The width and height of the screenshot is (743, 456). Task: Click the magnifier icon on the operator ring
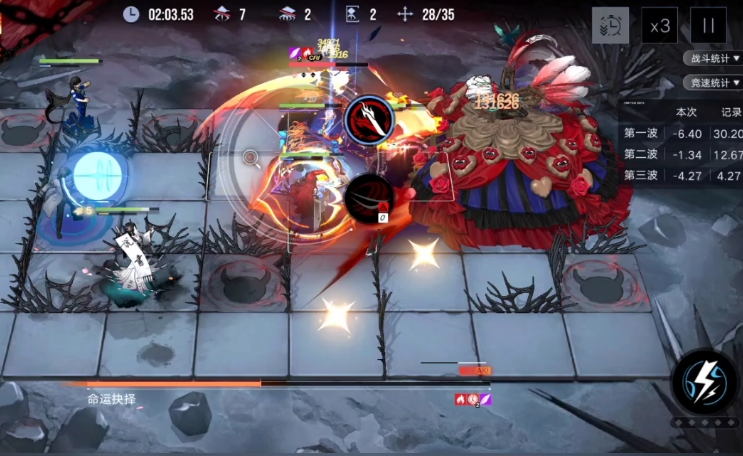point(251,157)
